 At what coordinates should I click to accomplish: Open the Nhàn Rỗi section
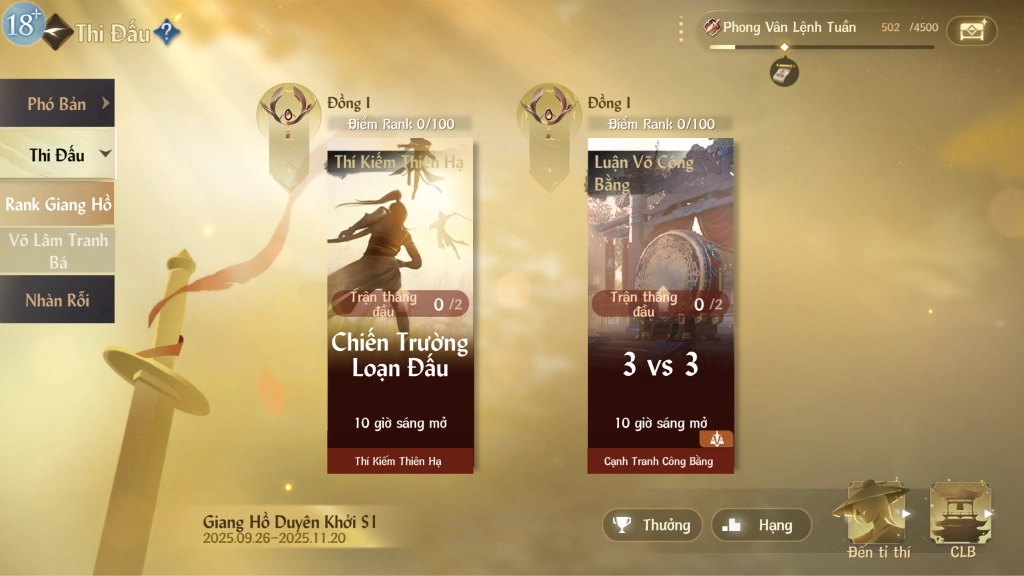click(x=57, y=300)
